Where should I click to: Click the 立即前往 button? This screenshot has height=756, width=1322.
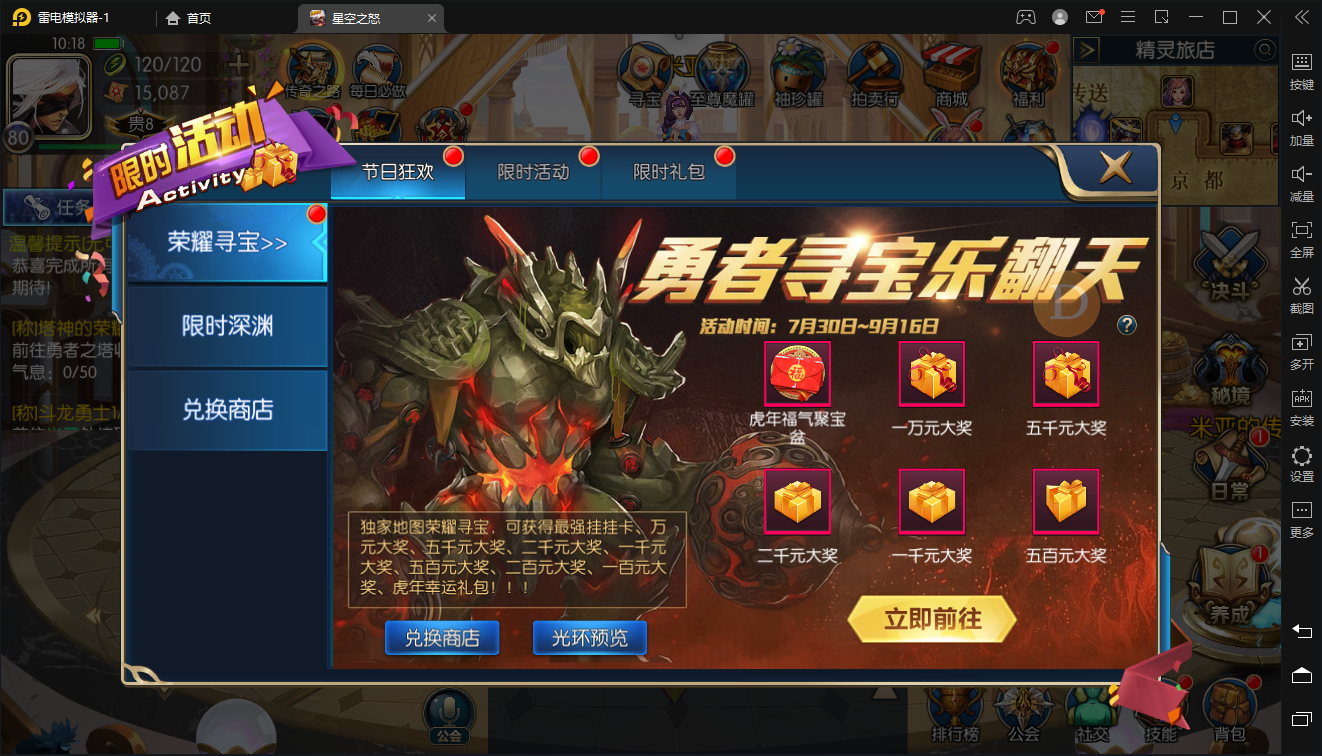point(931,619)
